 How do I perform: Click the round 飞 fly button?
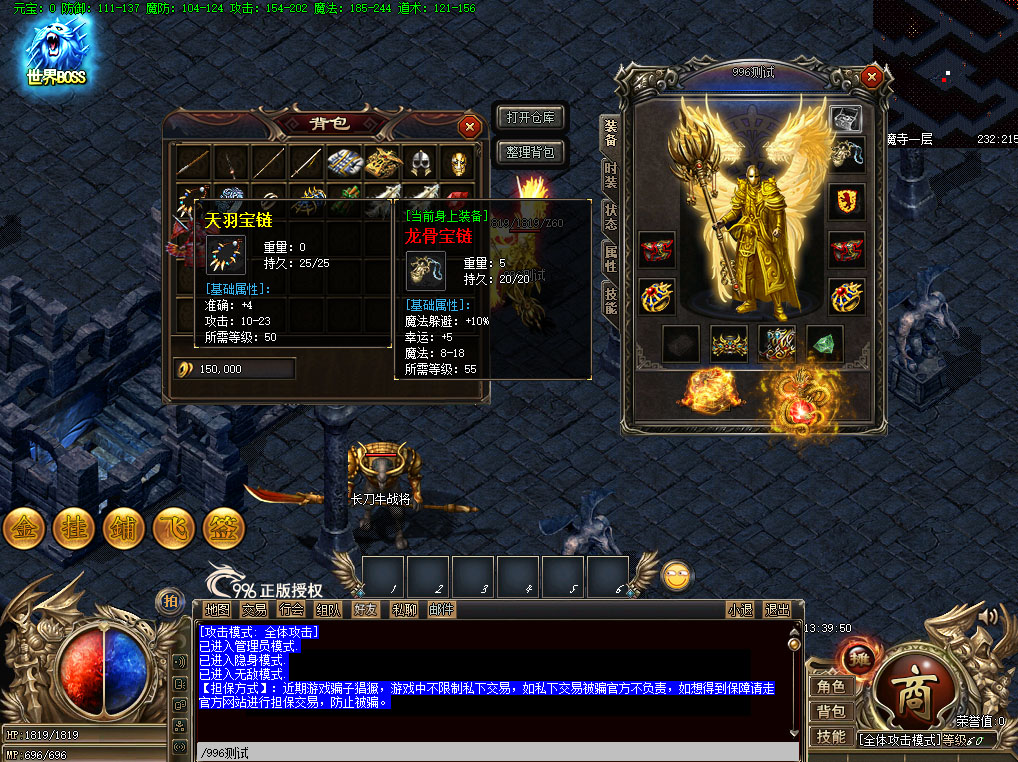click(x=174, y=529)
